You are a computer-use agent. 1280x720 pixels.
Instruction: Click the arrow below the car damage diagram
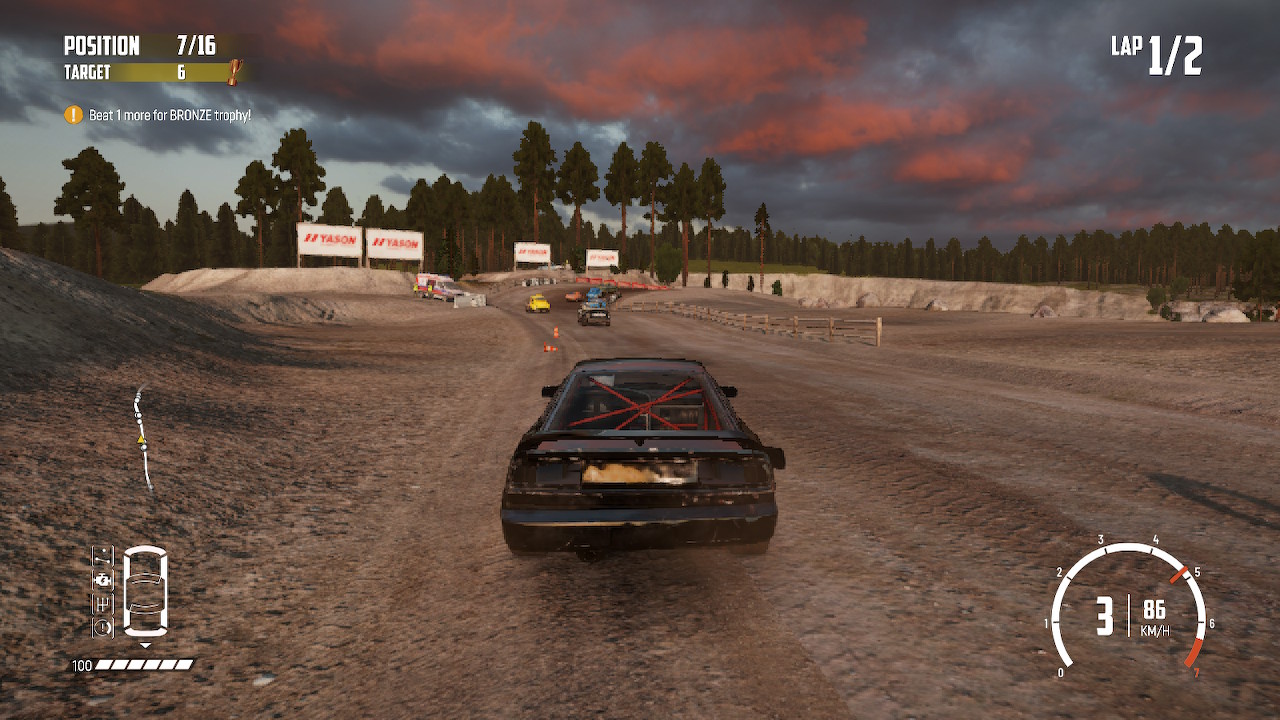coord(145,645)
